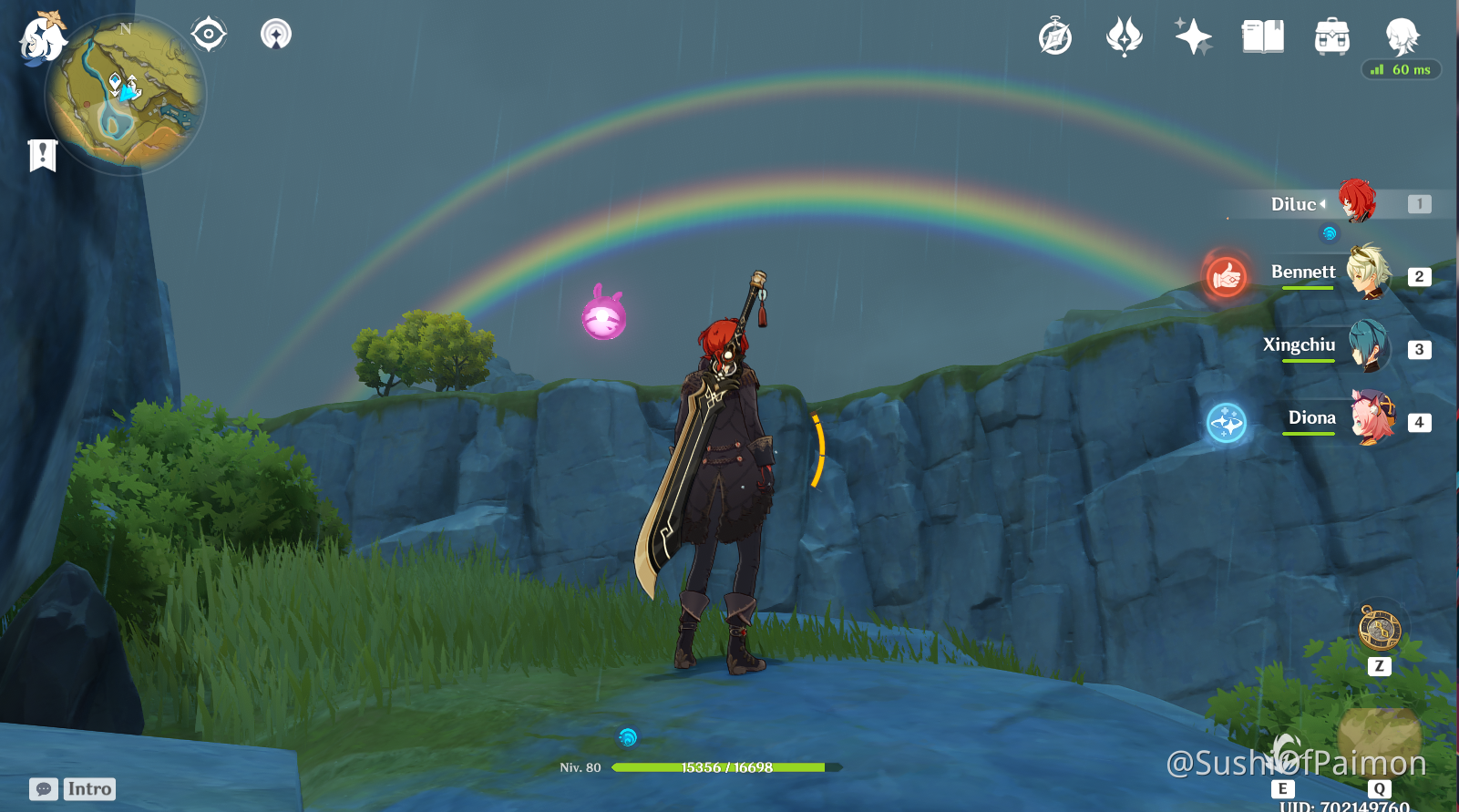
Task: Click the 'Intro' quick chat button
Action: (89, 788)
